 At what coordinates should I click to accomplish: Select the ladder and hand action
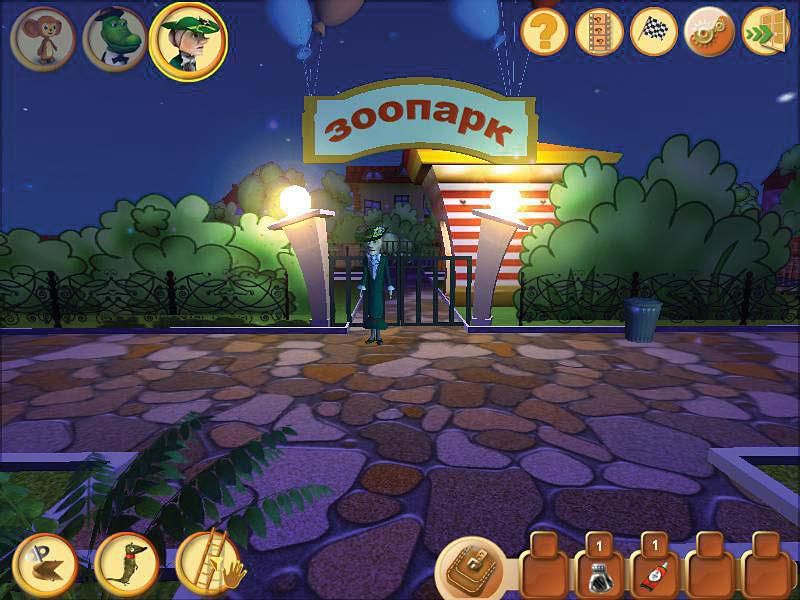coord(208,564)
